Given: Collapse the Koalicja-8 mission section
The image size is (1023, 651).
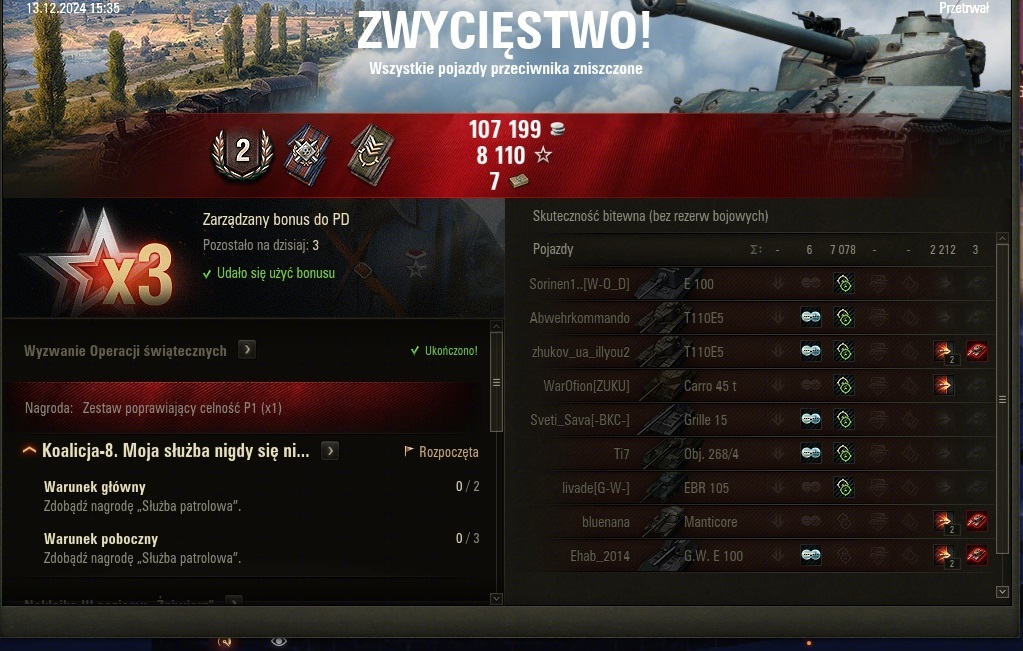Looking at the screenshot, I should (x=30, y=451).
